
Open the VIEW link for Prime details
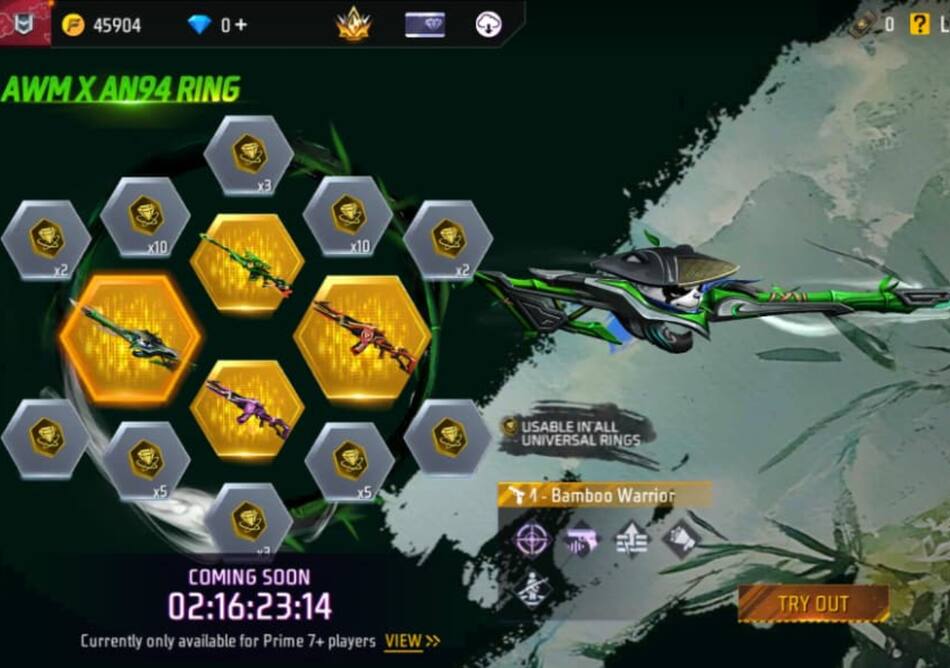[x=412, y=641]
